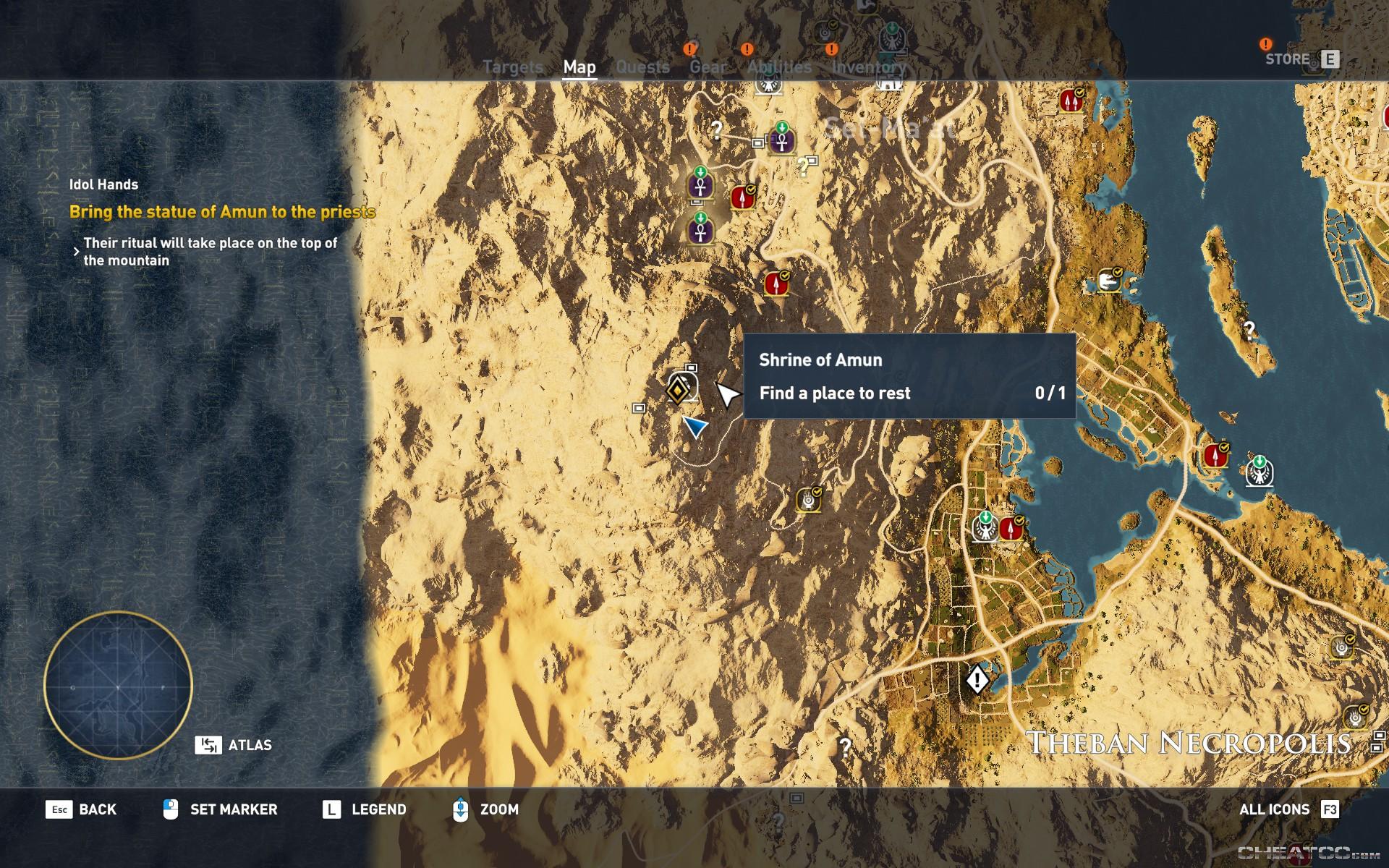
Task: Click the blue player position arrow
Action: coord(696,428)
